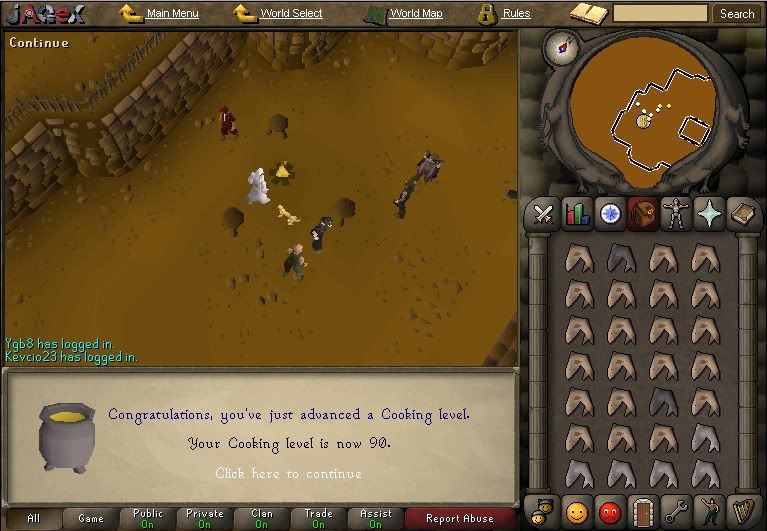Show the All chat tab
This screenshot has height=531, width=767.
click(x=34, y=518)
